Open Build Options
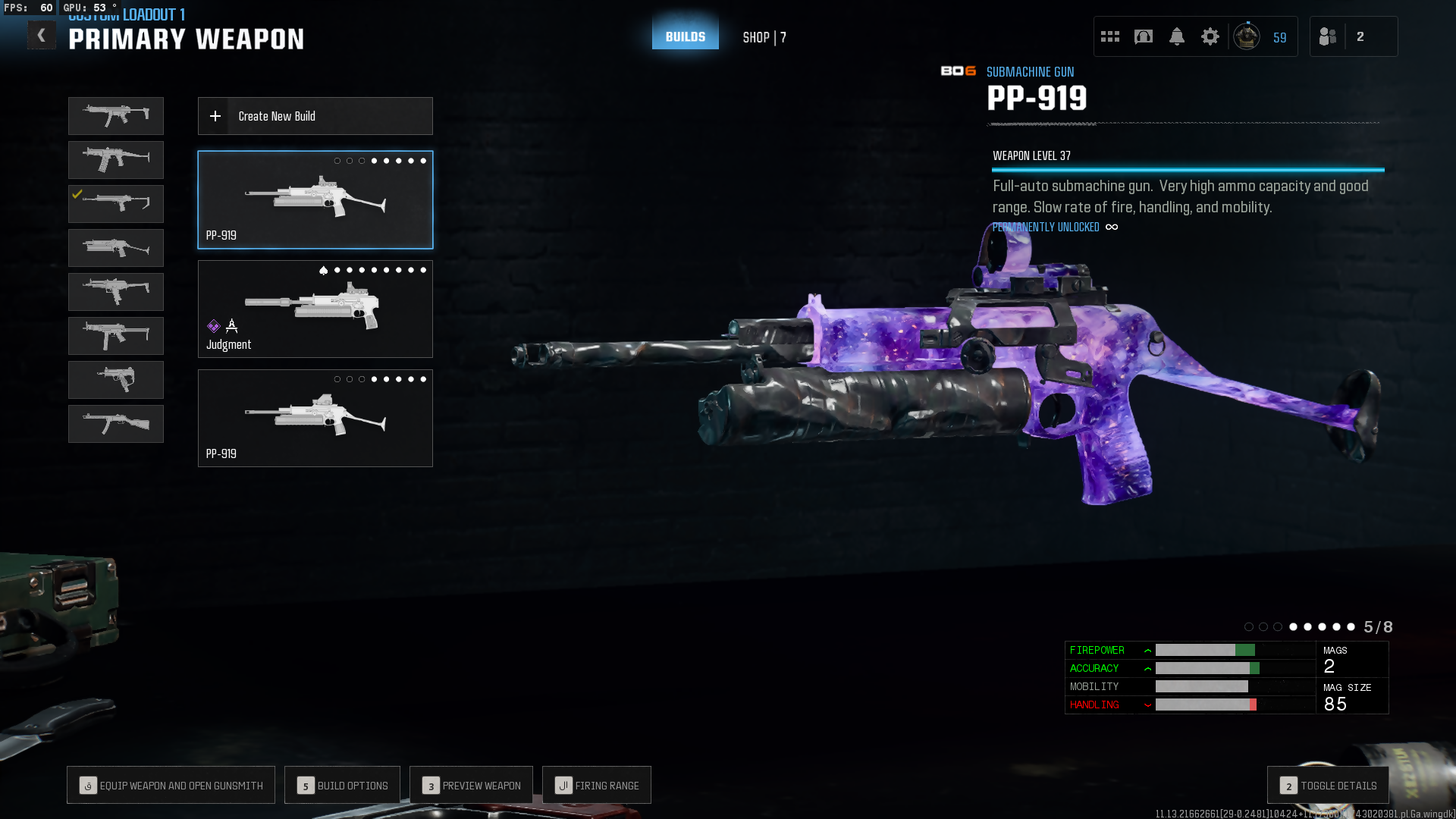The height and width of the screenshot is (819, 1456). pyautogui.click(x=343, y=786)
